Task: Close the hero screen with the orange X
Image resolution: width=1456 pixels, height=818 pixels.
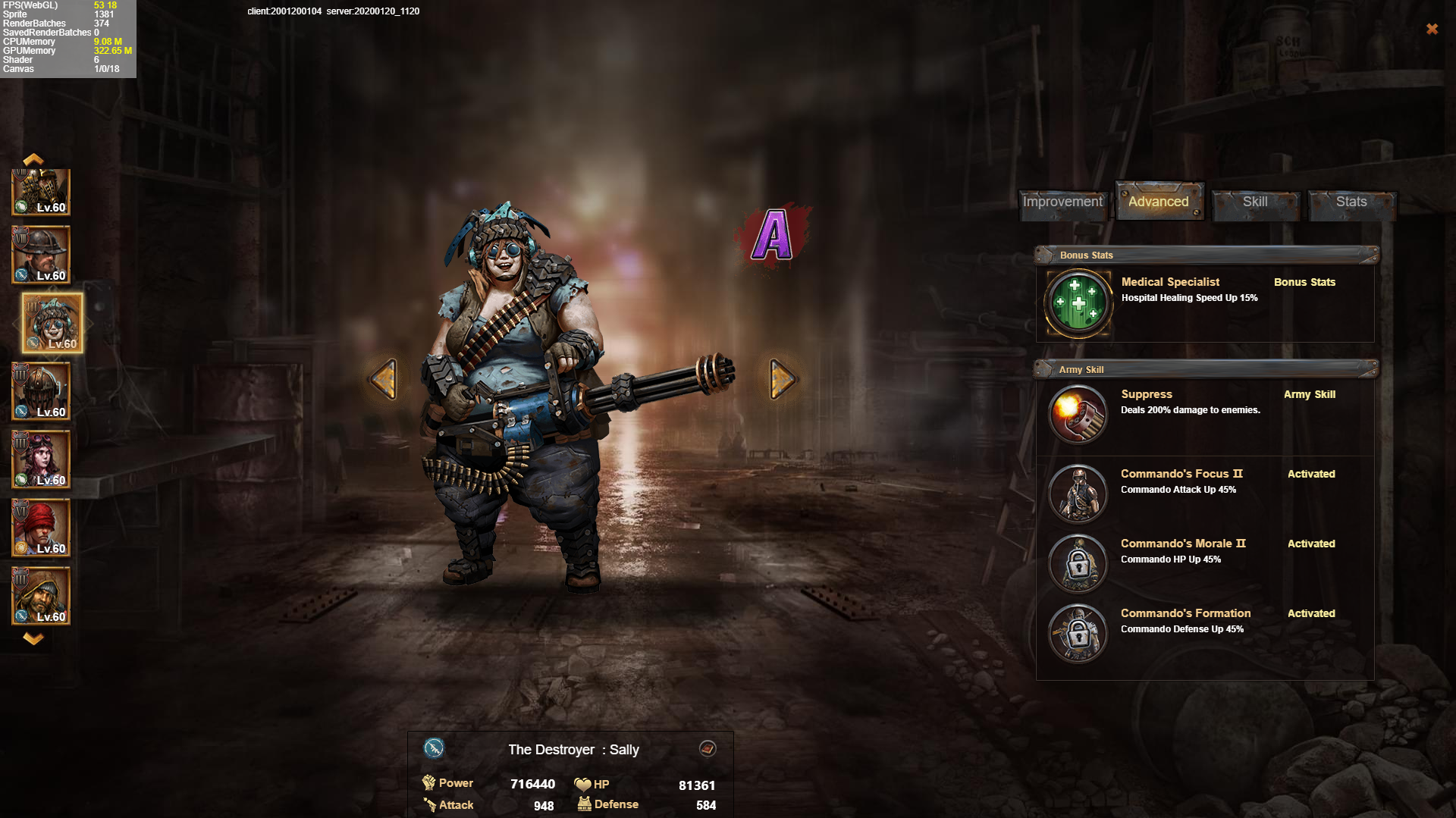Action: [x=1432, y=29]
